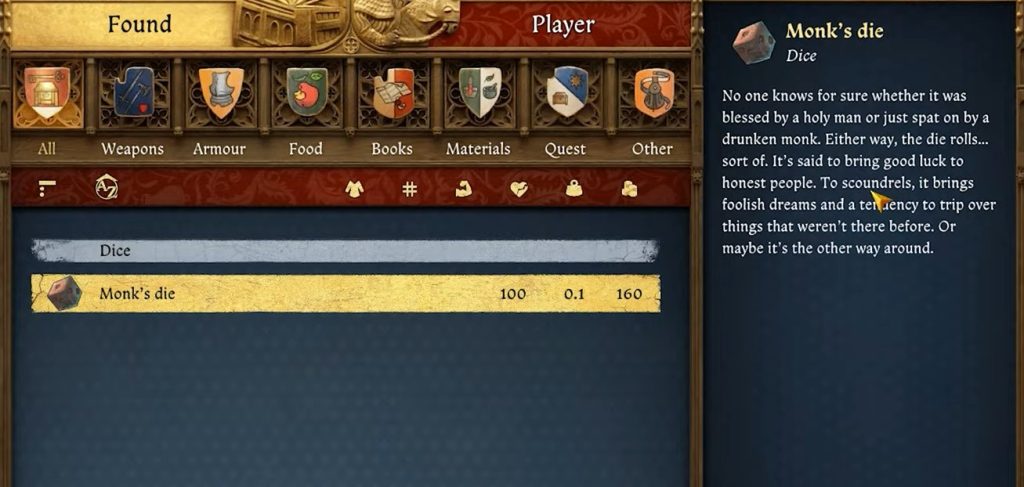
Task: Sort items alphabetically with the A-Z icon
Action: click(x=106, y=187)
